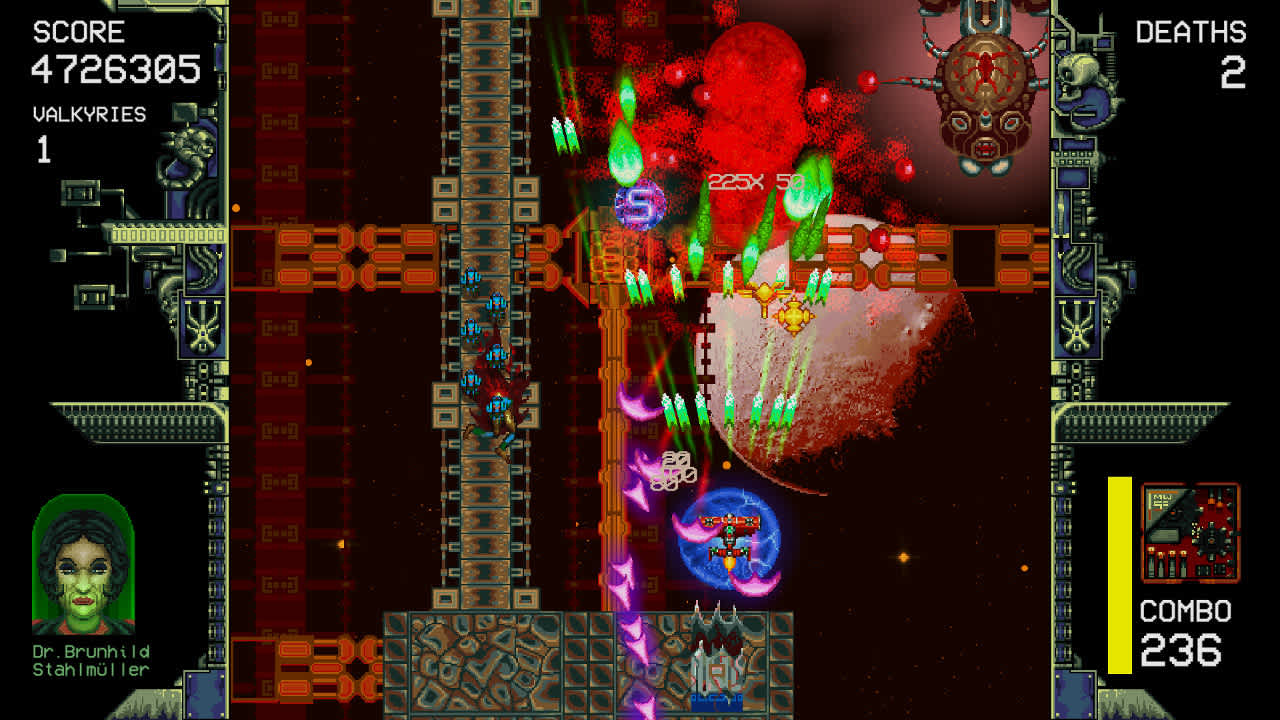The width and height of the screenshot is (1280, 720).
Task: Open details on the 225X multiplier text
Action: point(738,179)
